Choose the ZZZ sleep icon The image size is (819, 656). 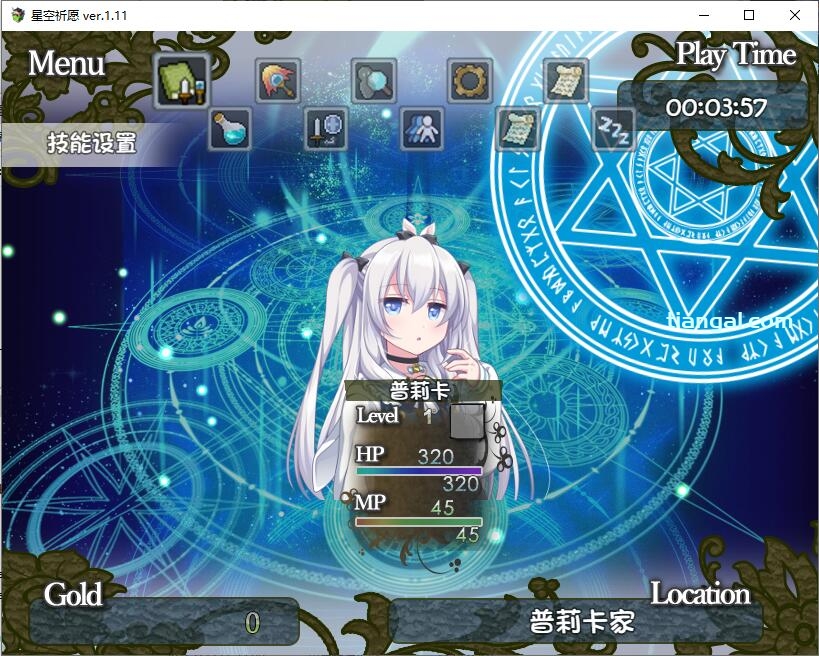click(x=613, y=129)
